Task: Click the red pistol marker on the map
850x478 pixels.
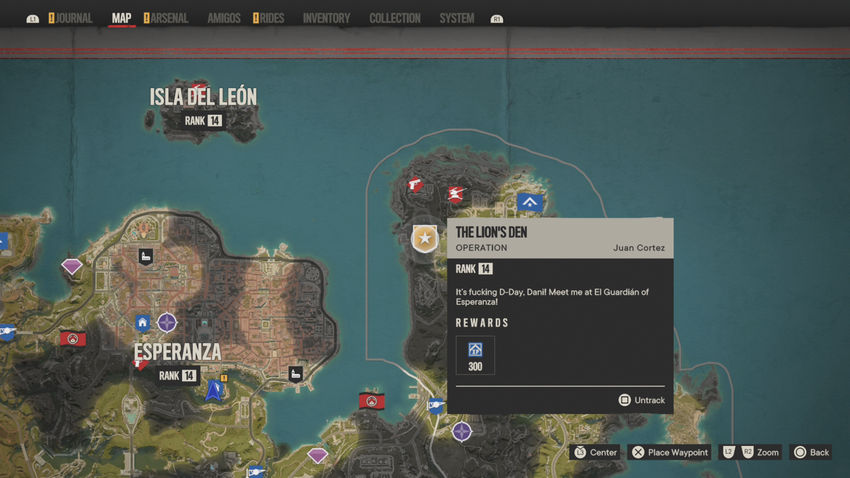Action: (414, 184)
